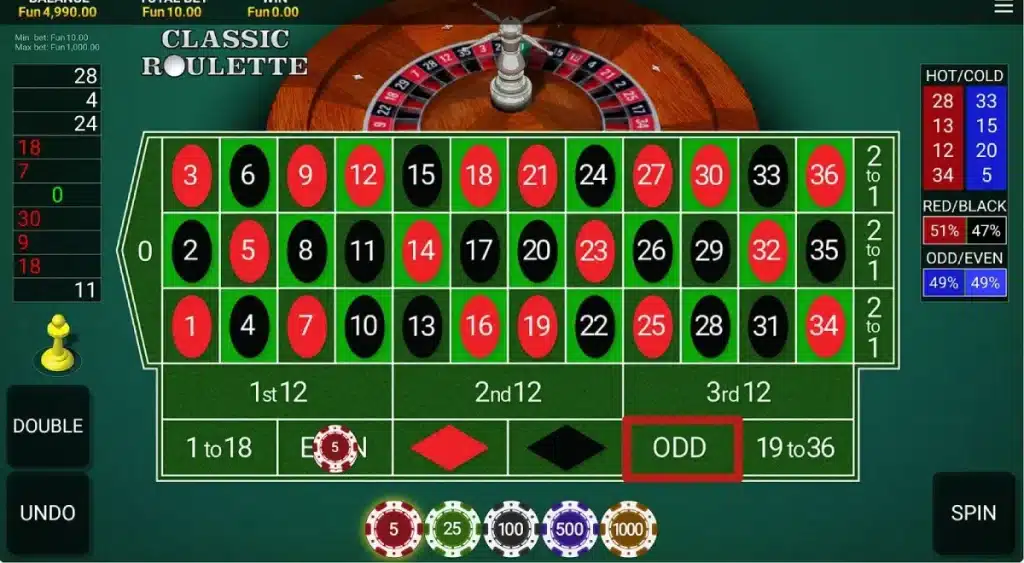Viewport: 1024px width, 563px height.
Task: Bet on the red diamond
Action: [x=449, y=447]
